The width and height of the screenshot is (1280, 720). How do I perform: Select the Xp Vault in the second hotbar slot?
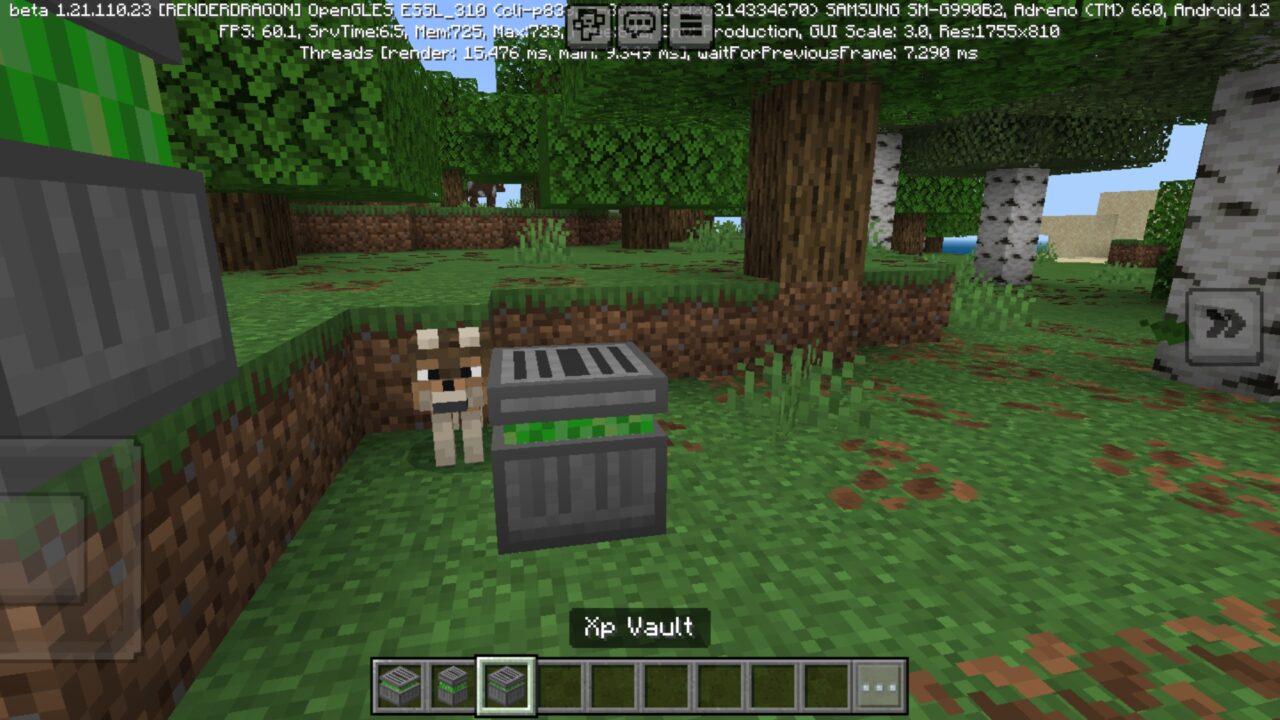click(454, 685)
